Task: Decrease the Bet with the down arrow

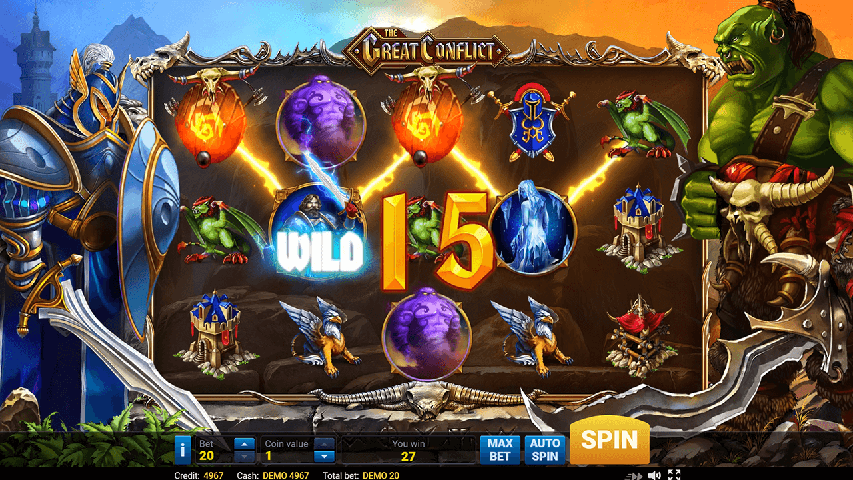Action: tap(244, 456)
